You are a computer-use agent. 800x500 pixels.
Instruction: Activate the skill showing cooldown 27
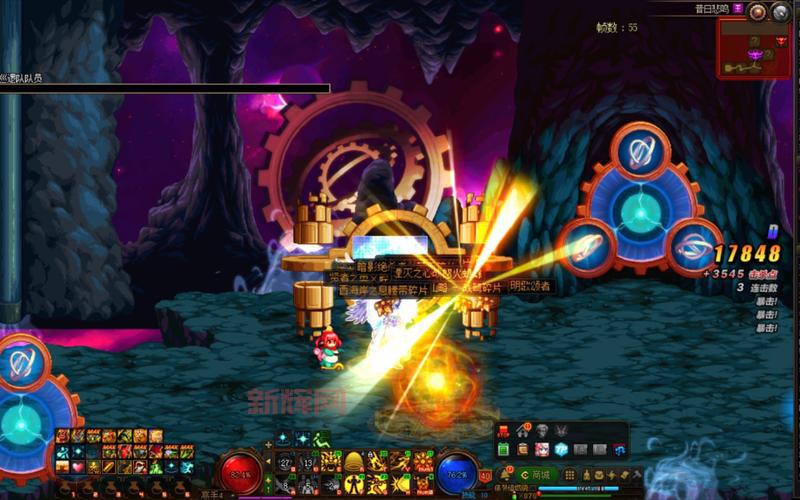coord(284,461)
